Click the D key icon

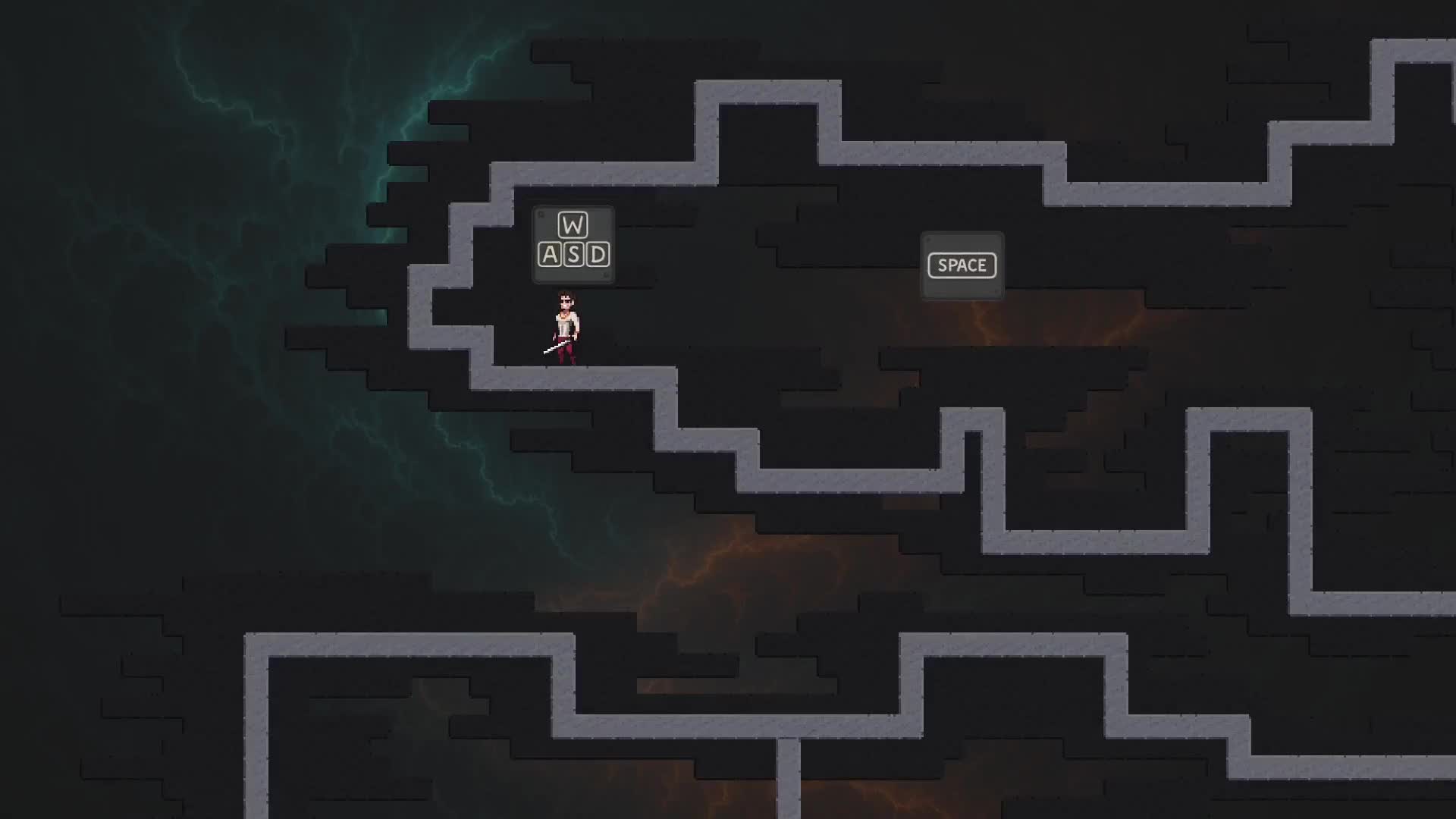coord(599,256)
